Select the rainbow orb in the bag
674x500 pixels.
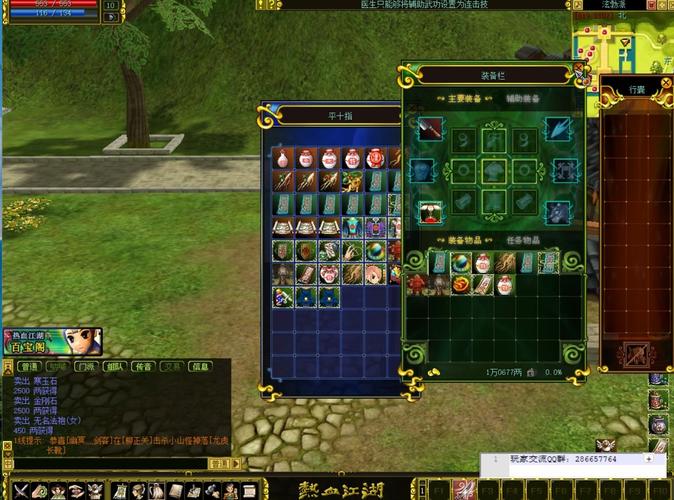click(461, 262)
